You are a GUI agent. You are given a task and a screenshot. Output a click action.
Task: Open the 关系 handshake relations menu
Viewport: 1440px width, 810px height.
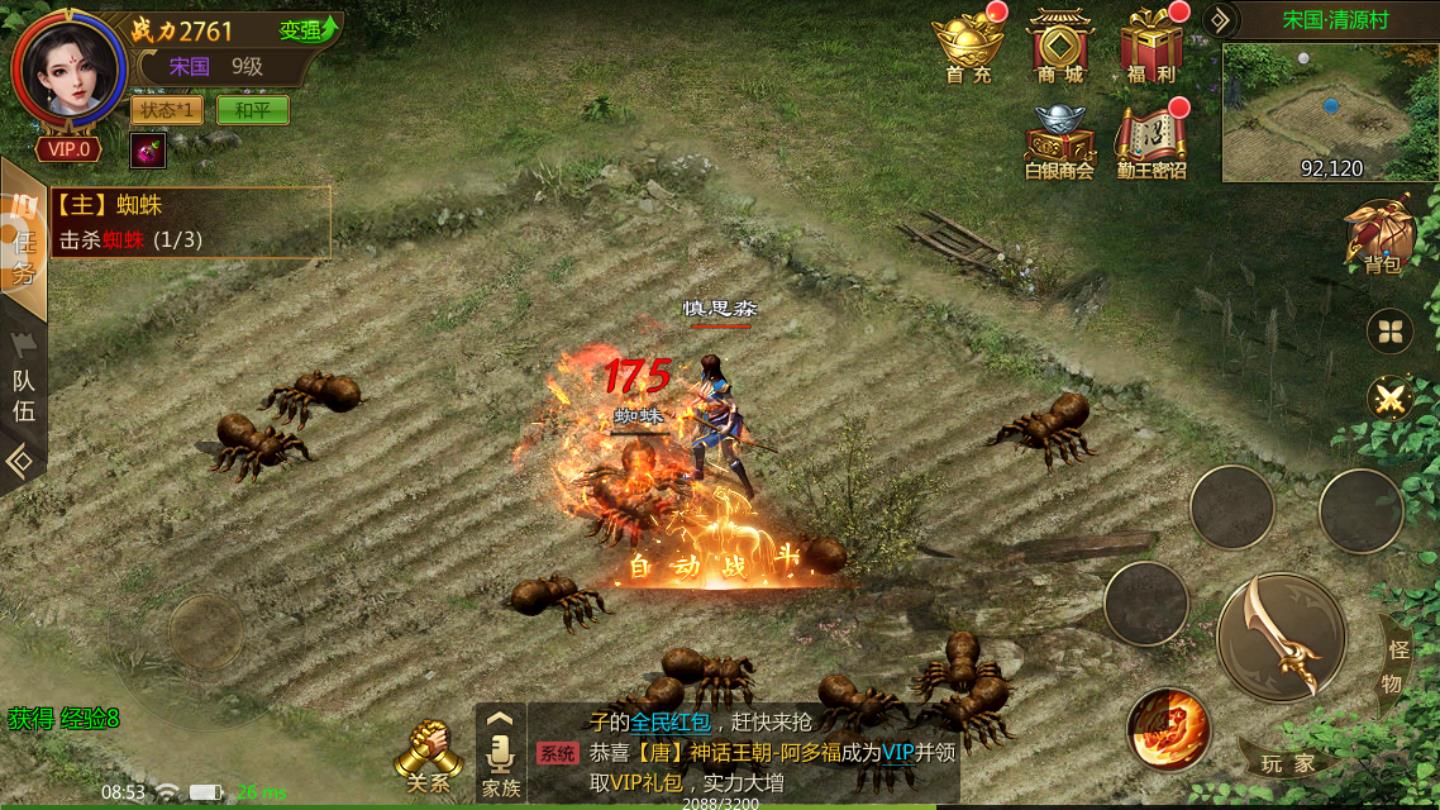coord(428,757)
